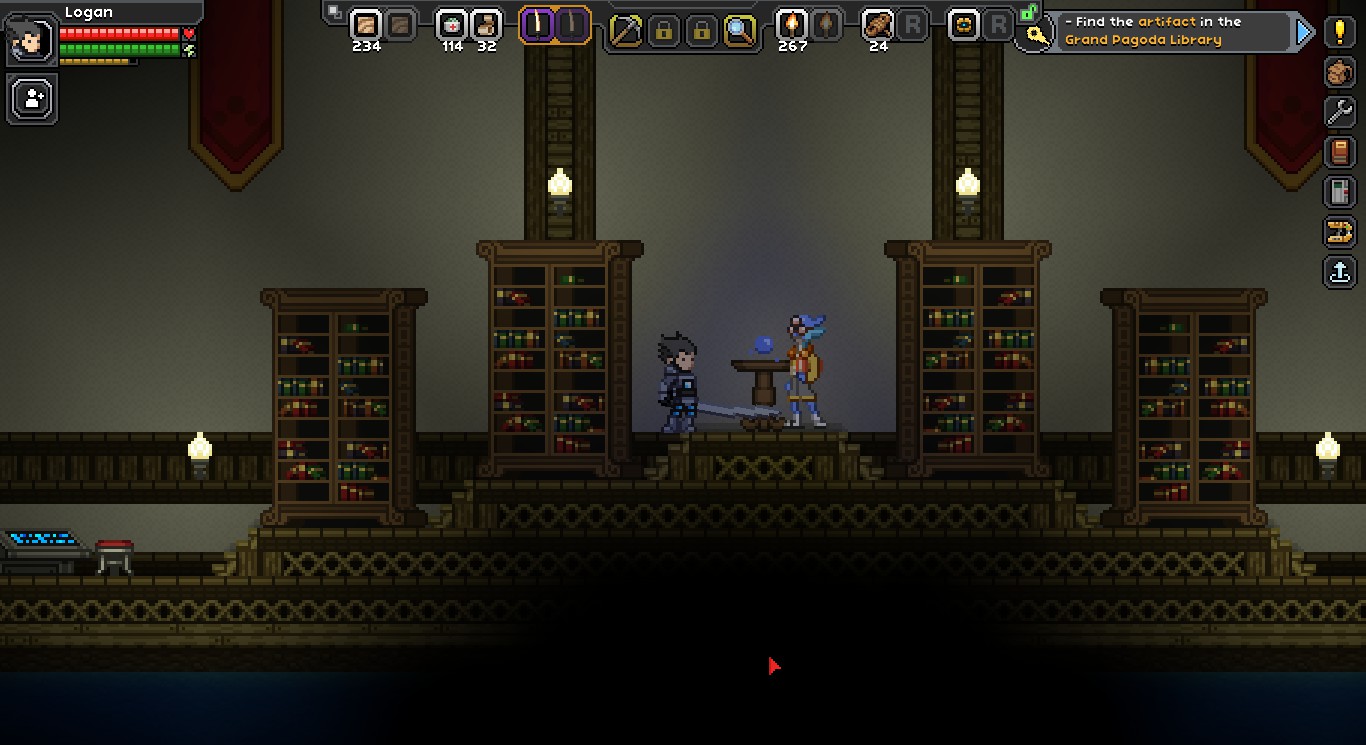Equip the pickaxe matter manipulator tool
The image size is (1366, 745).
pos(626,30)
